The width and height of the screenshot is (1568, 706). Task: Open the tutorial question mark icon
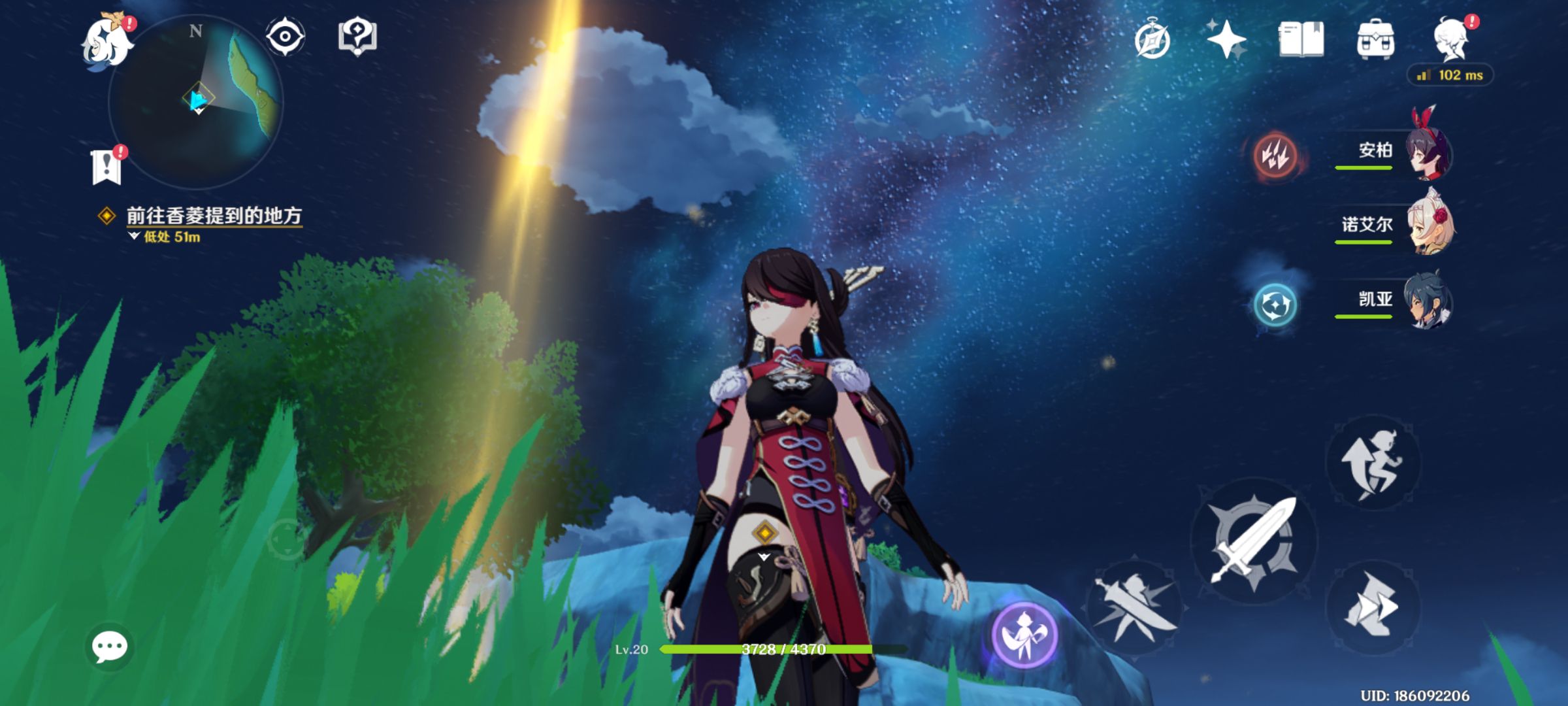pyautogui.click(x=357, y=37)
